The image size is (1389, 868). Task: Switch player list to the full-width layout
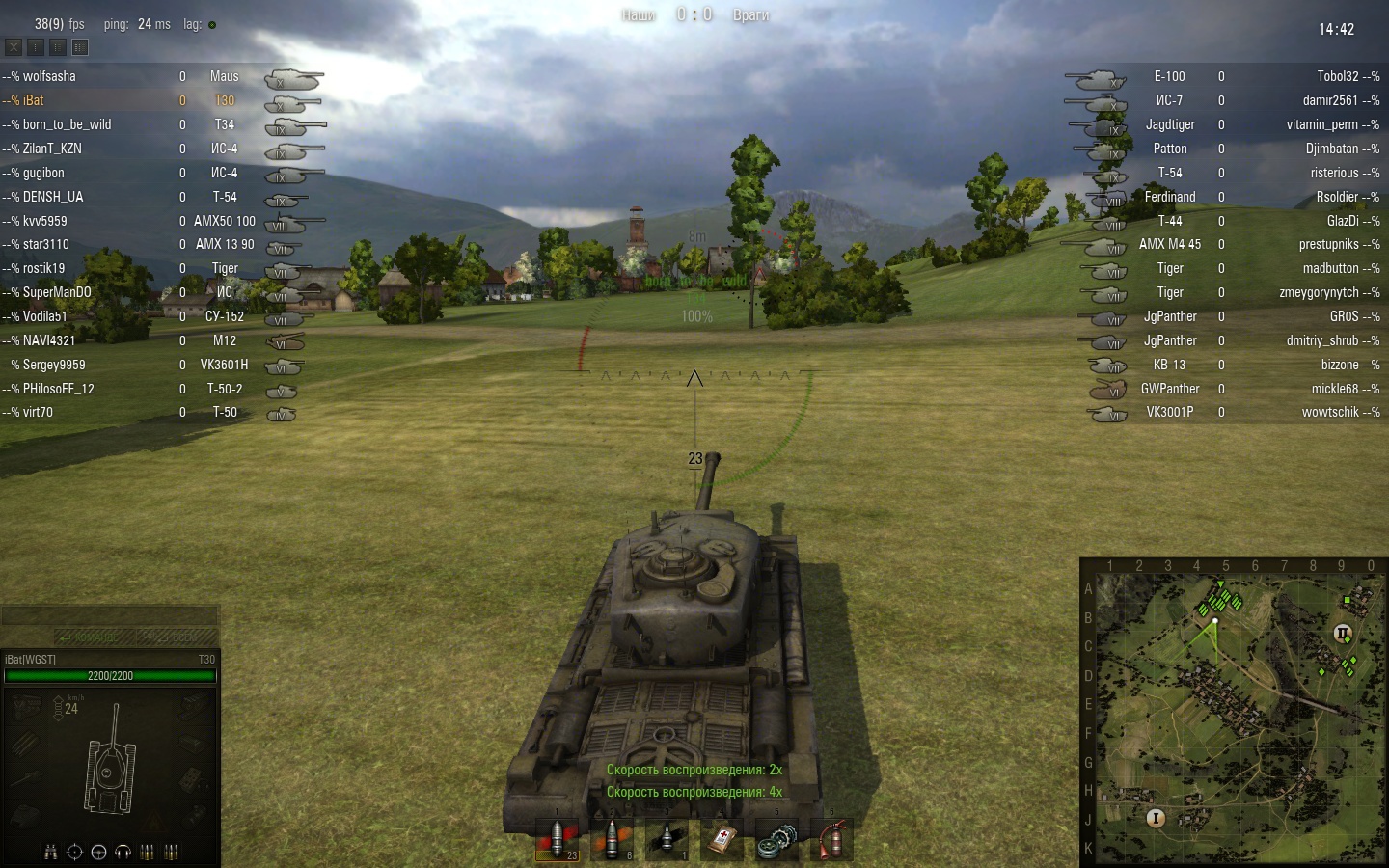80,46
